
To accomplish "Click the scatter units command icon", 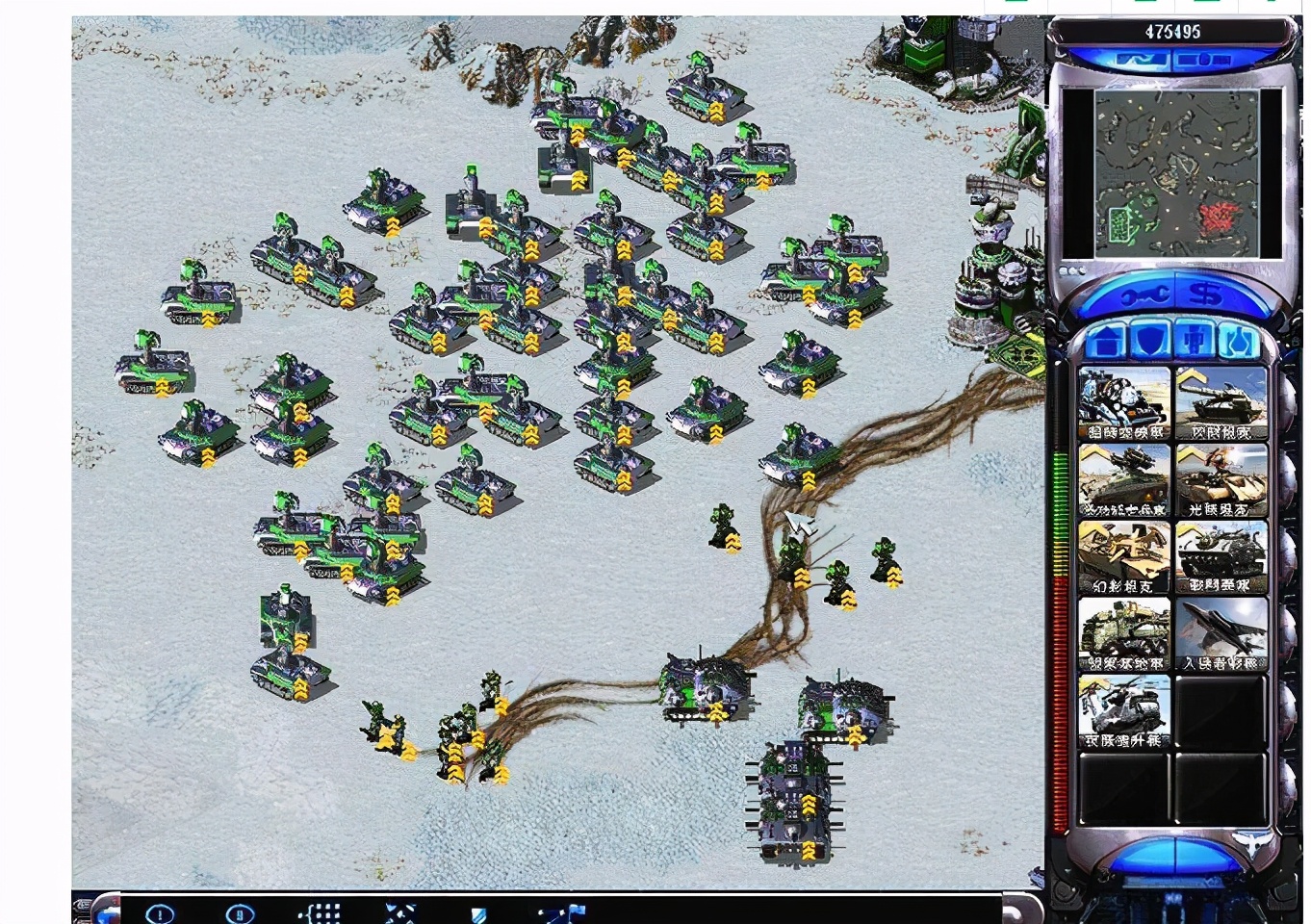I will (x=396, y=911).
